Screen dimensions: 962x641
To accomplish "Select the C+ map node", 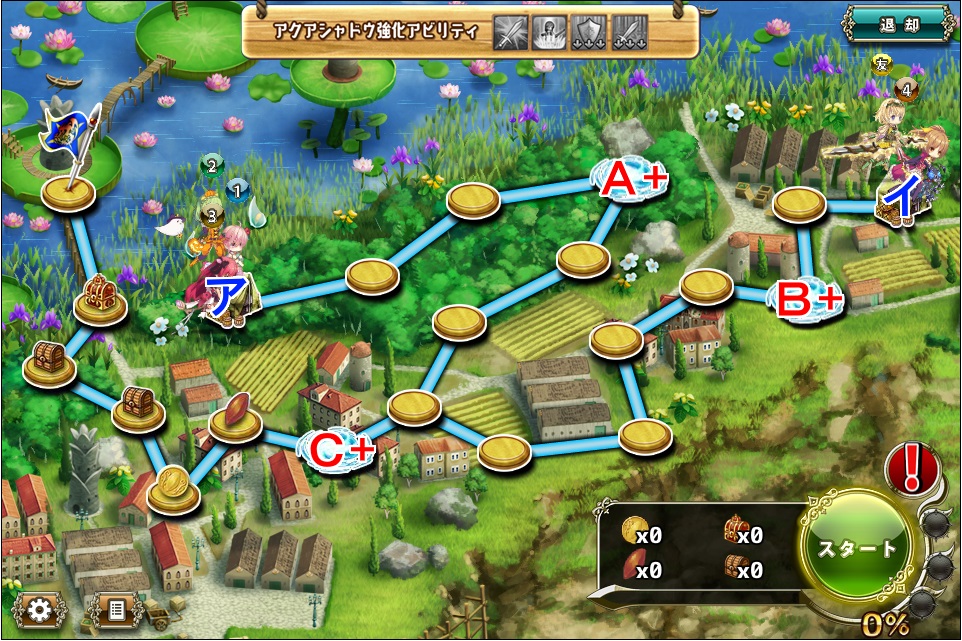I will (x=339, y=450).
